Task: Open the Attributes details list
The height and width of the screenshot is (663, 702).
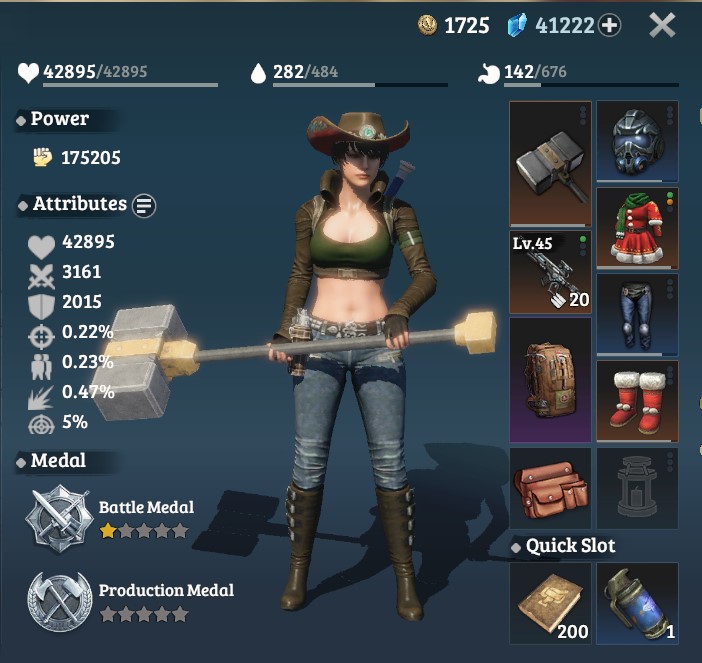Action: click(x=145, y=205)
